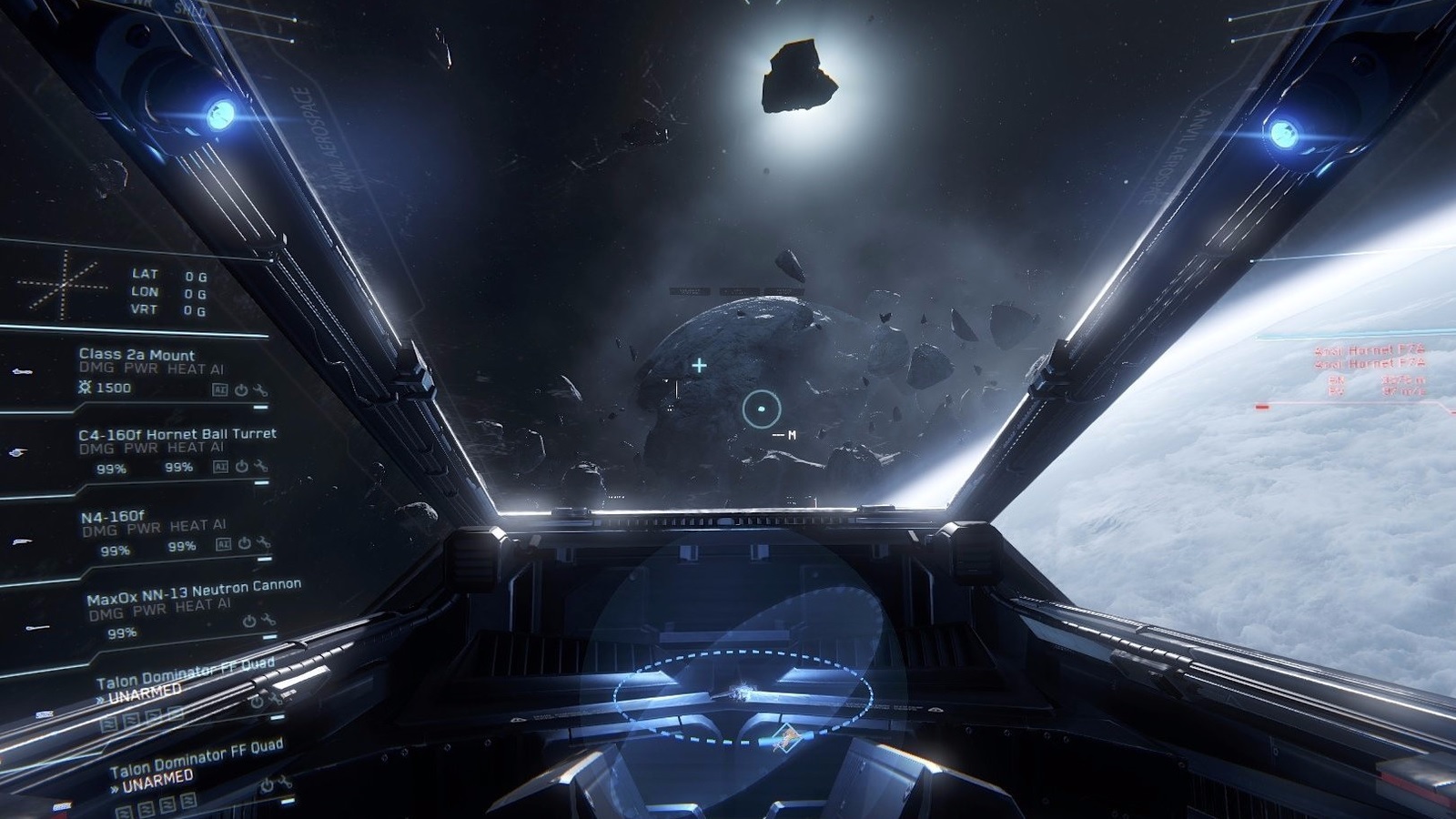Open the HEAT tab on the N4-160f entry
Screen dimensions: 1456x819
[191, 524]
